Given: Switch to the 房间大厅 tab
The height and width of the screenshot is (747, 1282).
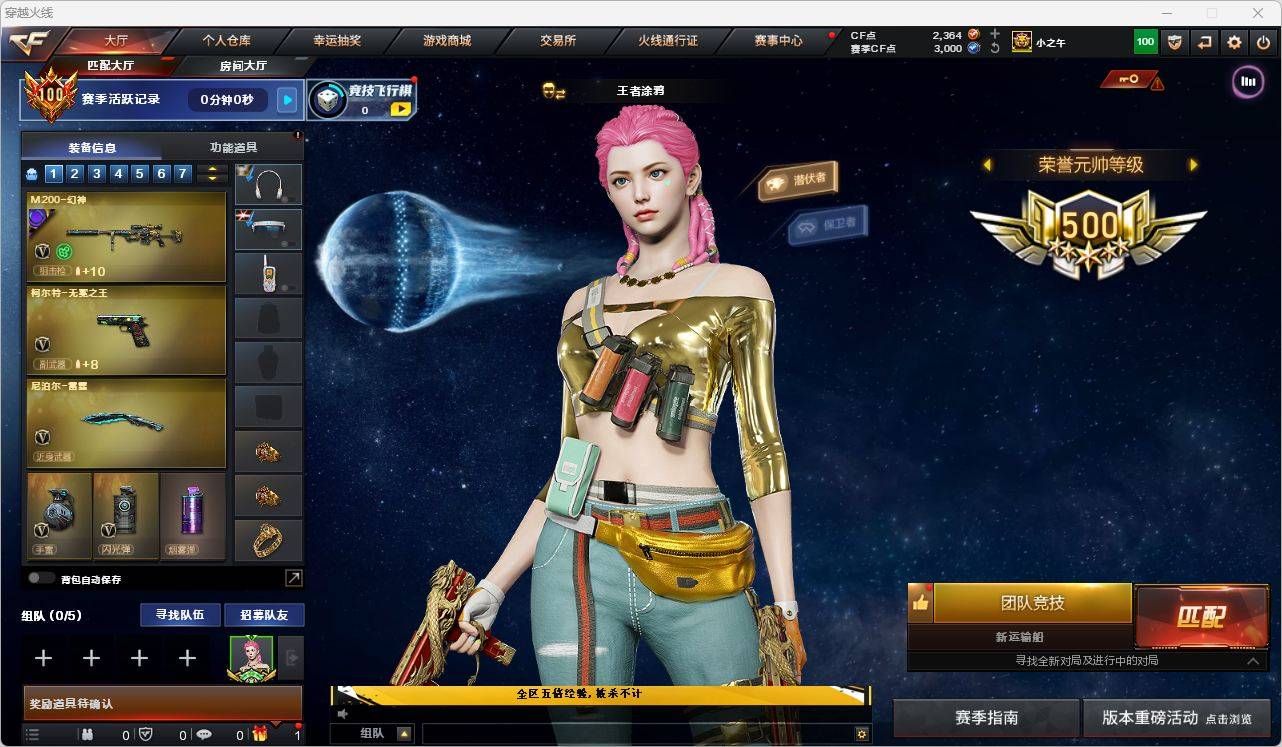Looking at the screenshot, I should click(x=243, y=66).
